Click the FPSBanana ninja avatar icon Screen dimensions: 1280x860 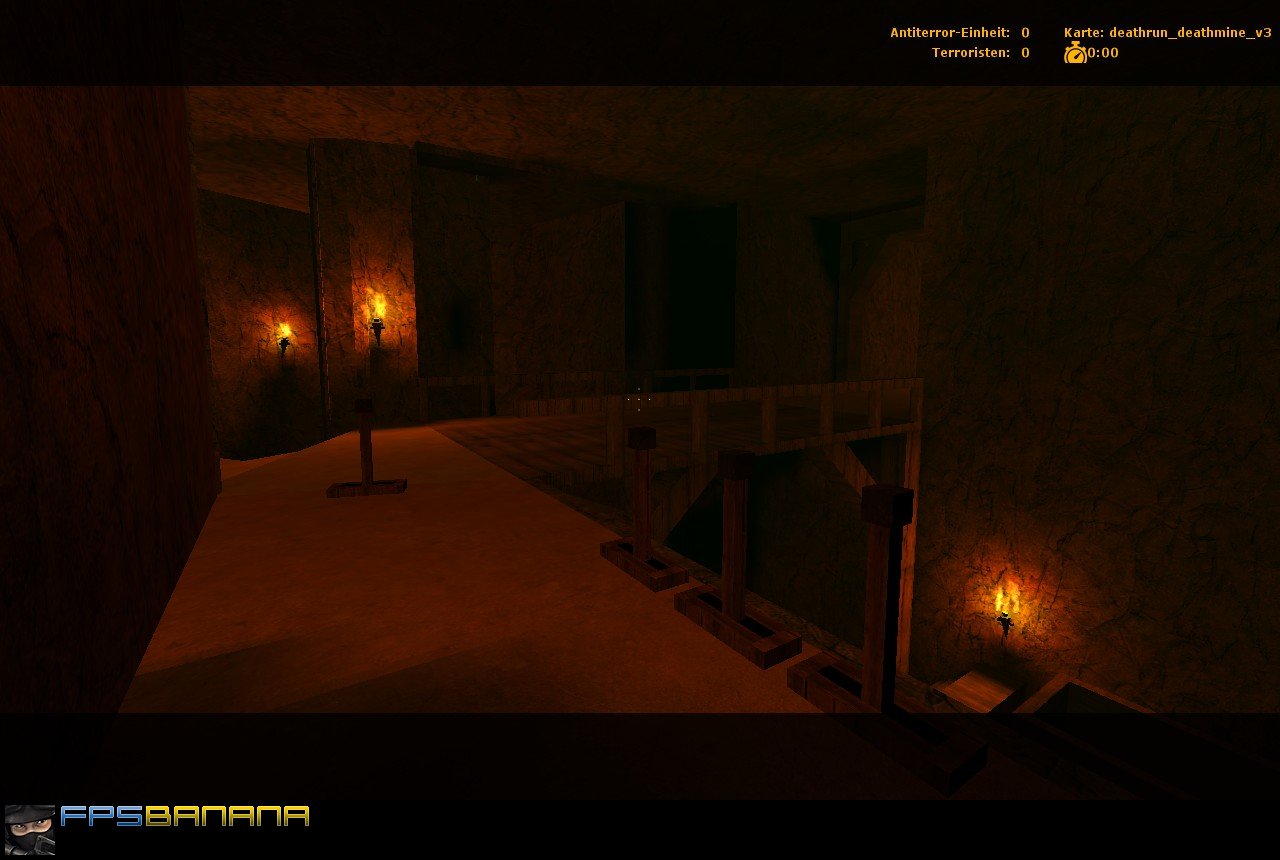(27, 829)
